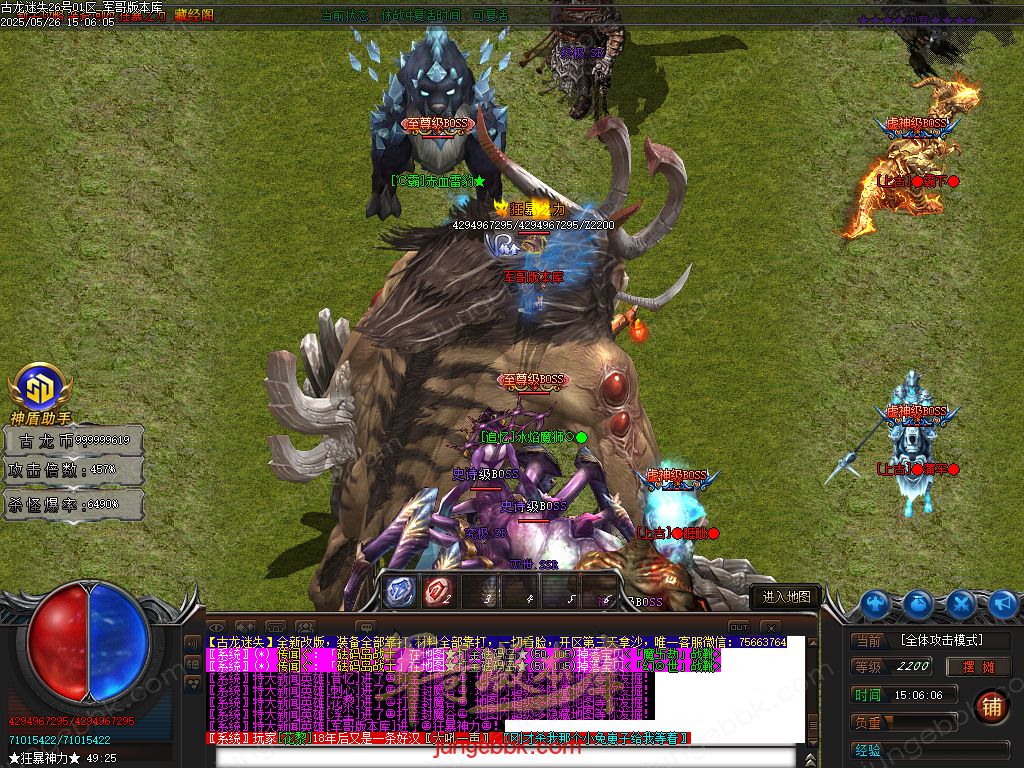Click the blue megaphone icon
Screen dimensions: 1024x768
(x=1003, y=604)
